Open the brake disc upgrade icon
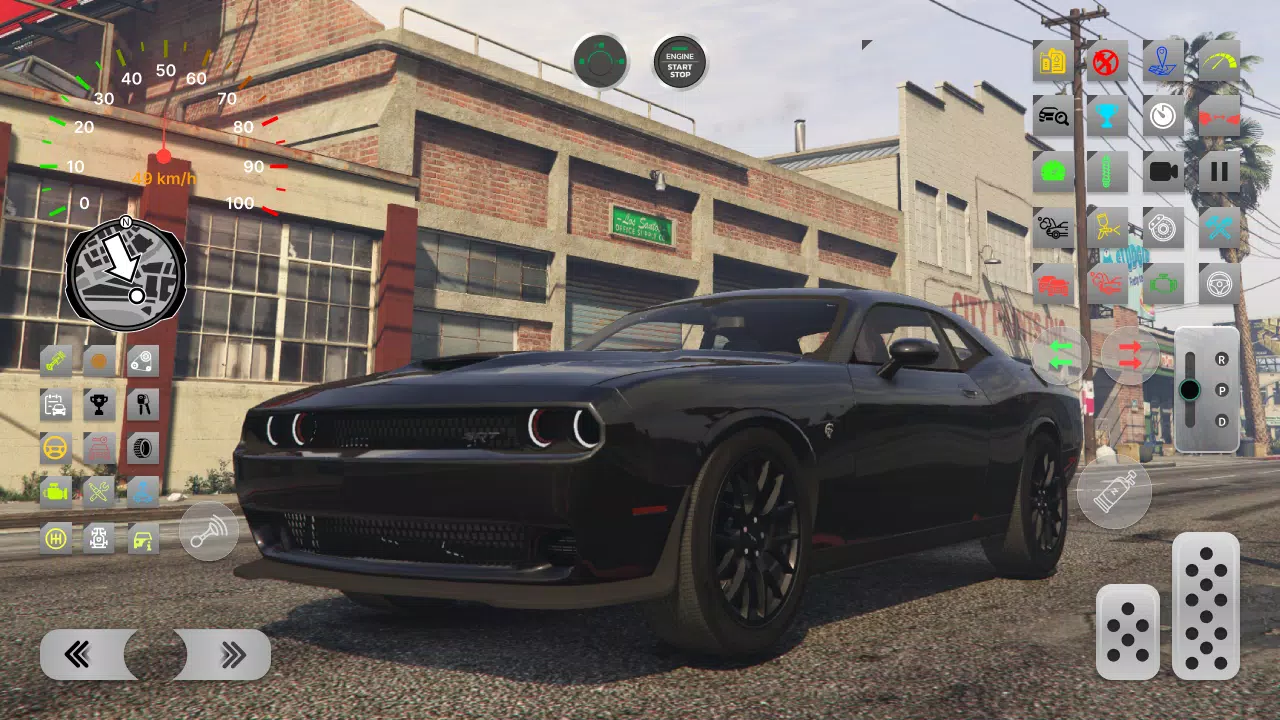Screen dimensions: 1280x720 coord(1162,226)
